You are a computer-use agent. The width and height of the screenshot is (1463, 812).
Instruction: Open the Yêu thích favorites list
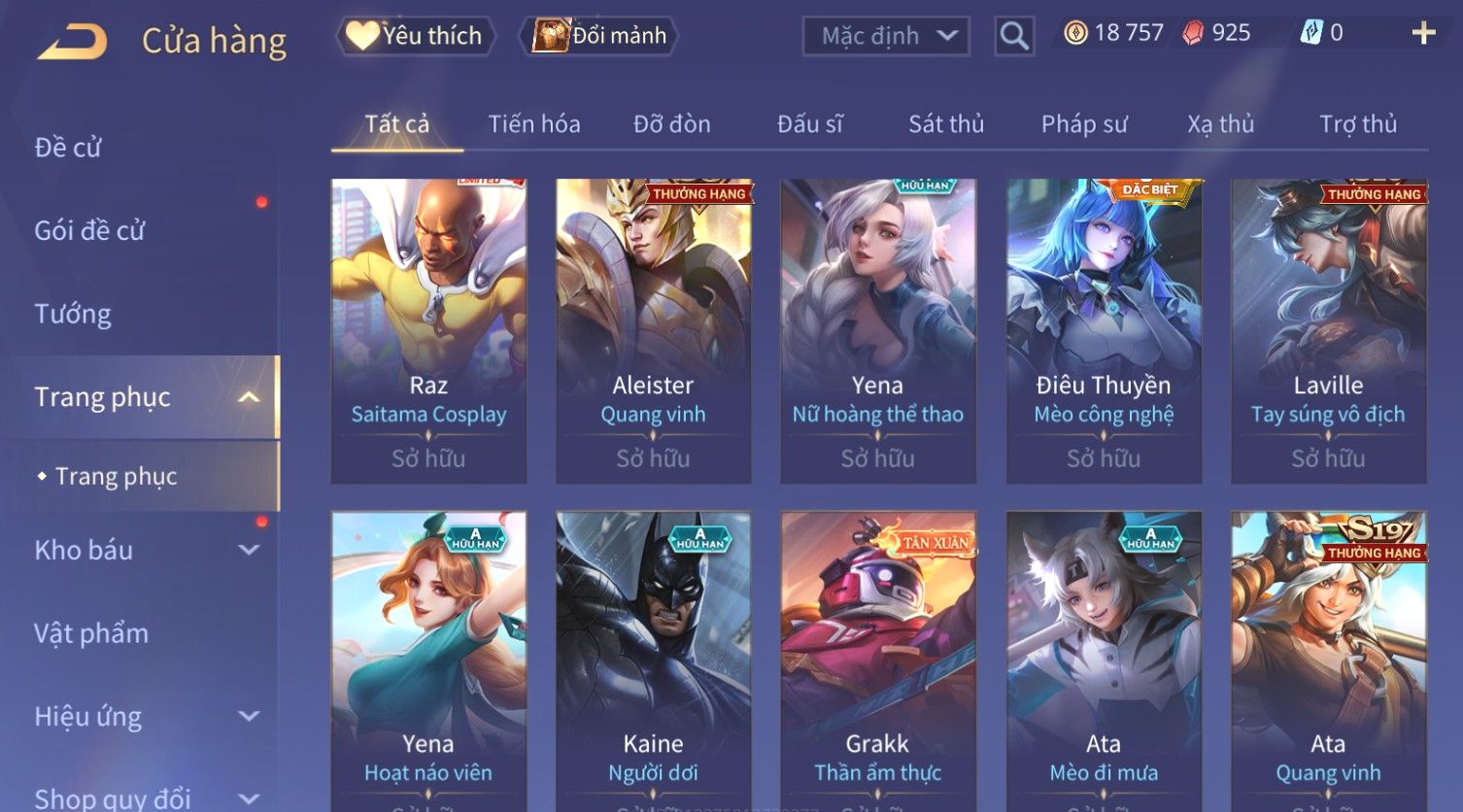(416, 36)
